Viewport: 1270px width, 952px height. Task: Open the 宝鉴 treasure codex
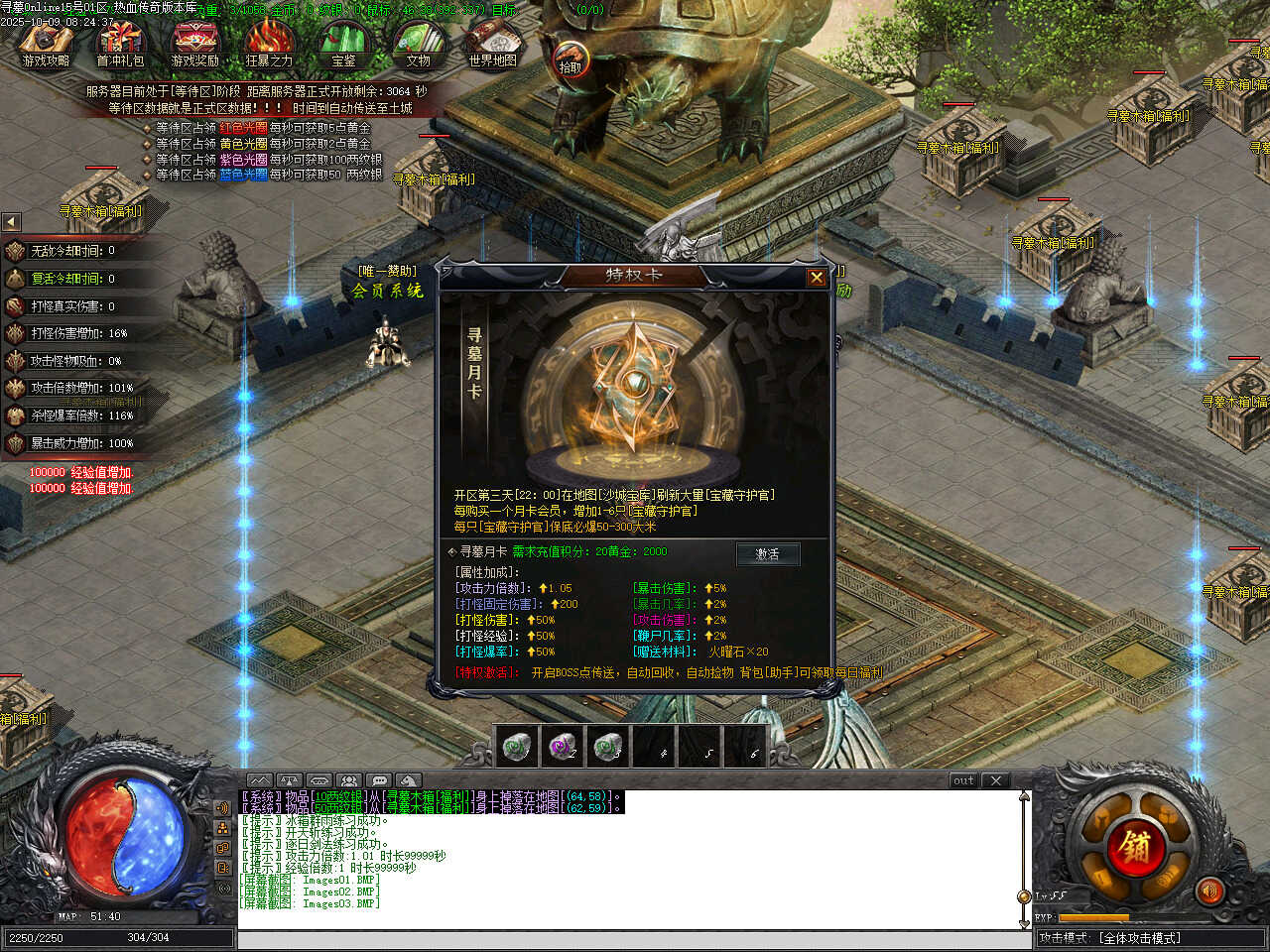[x=343, y=46]
